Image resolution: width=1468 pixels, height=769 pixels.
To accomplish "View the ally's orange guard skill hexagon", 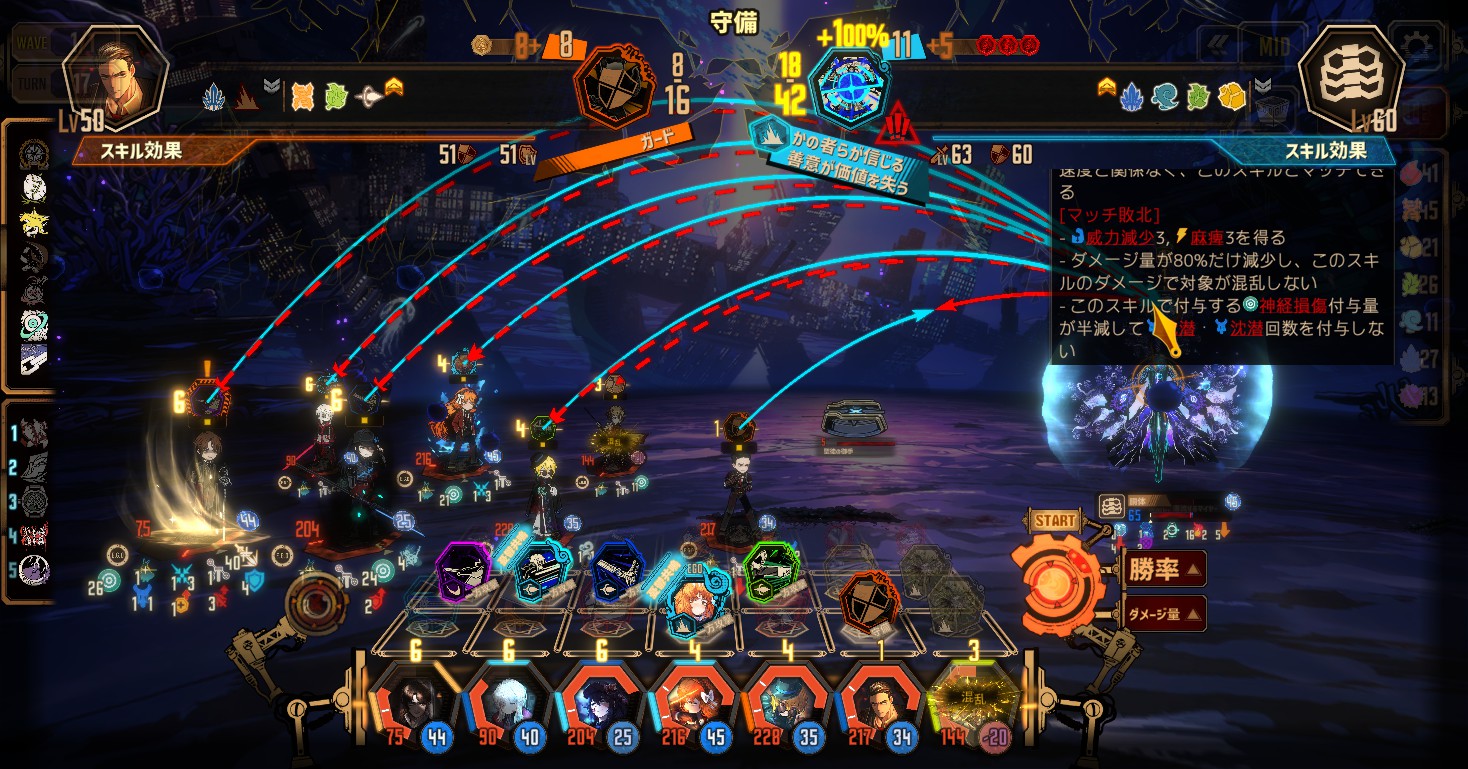I will [x=612, y=85].
